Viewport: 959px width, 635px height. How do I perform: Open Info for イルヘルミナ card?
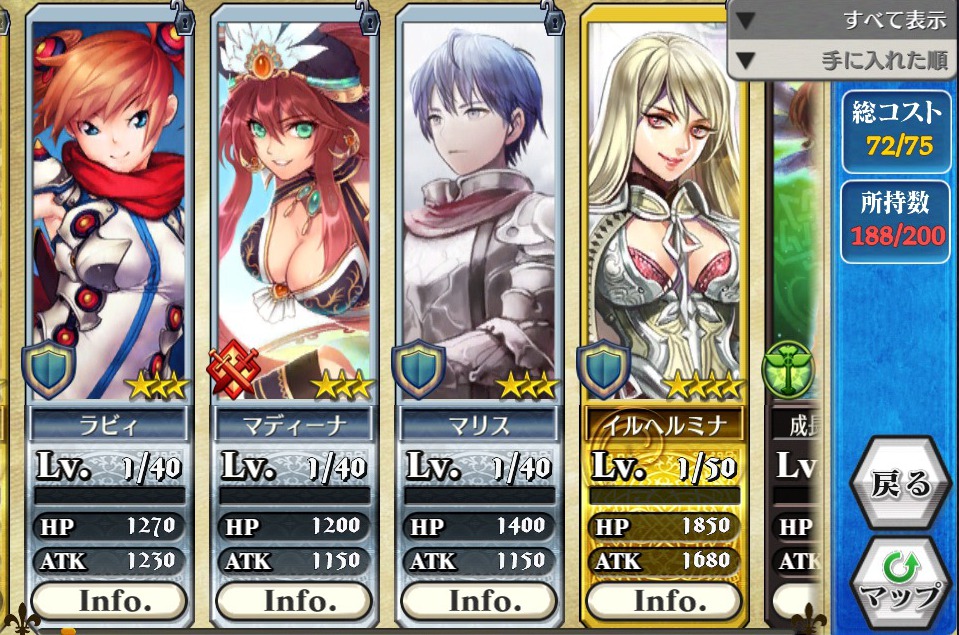click(663, 600)
